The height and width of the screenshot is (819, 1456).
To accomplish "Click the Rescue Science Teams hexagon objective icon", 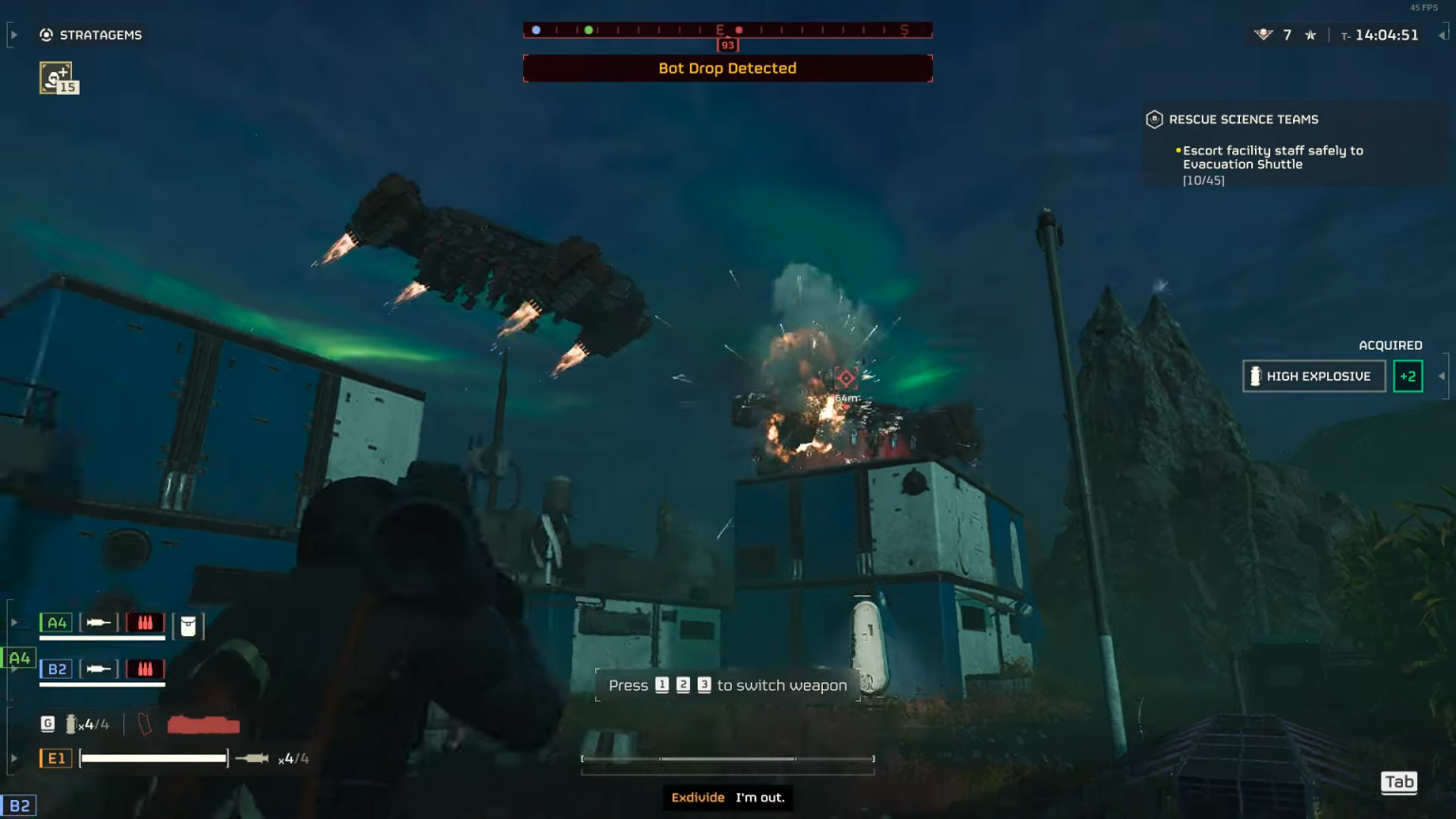I will click(1153, 119).
